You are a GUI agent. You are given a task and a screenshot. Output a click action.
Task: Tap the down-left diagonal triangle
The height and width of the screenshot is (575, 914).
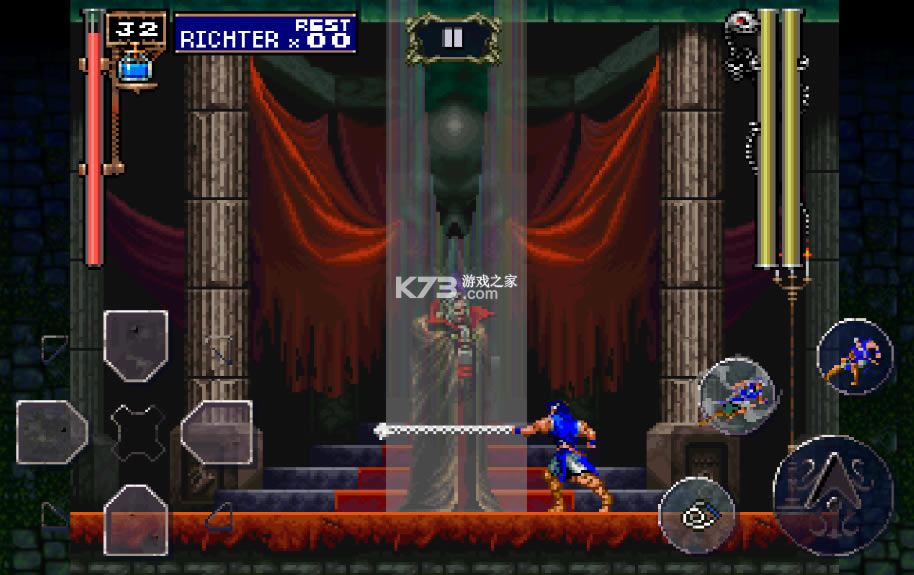(x=54, y=514)
